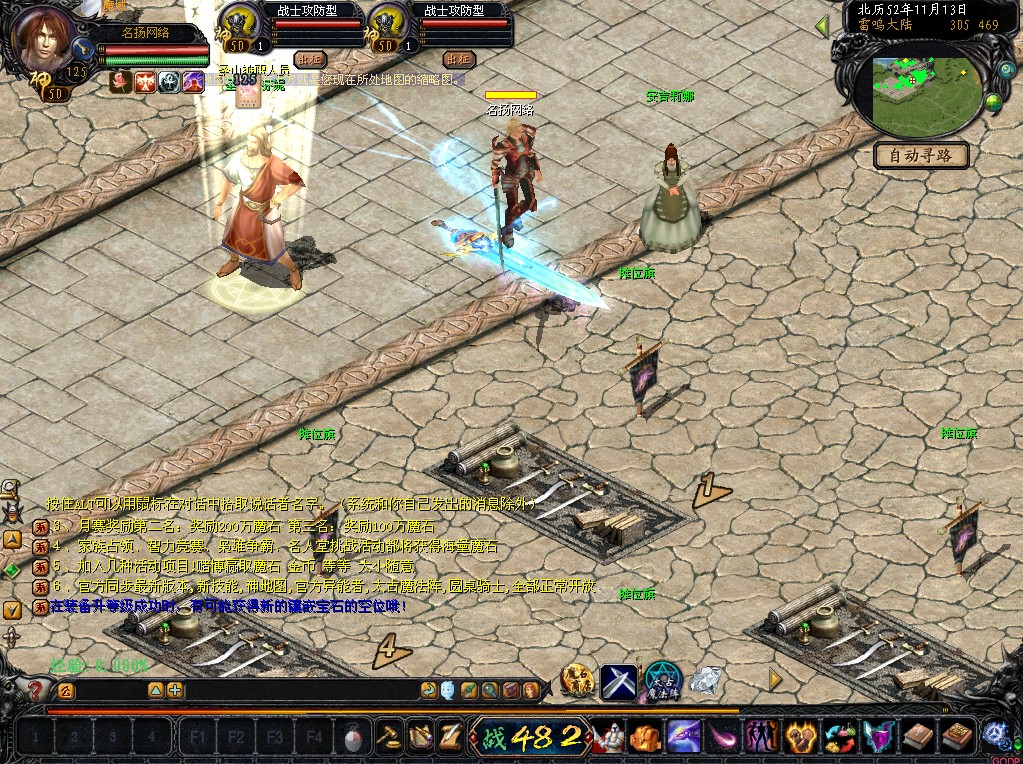Click the first pet's 出征 button
1023x764 pixels.
[309, 59]
